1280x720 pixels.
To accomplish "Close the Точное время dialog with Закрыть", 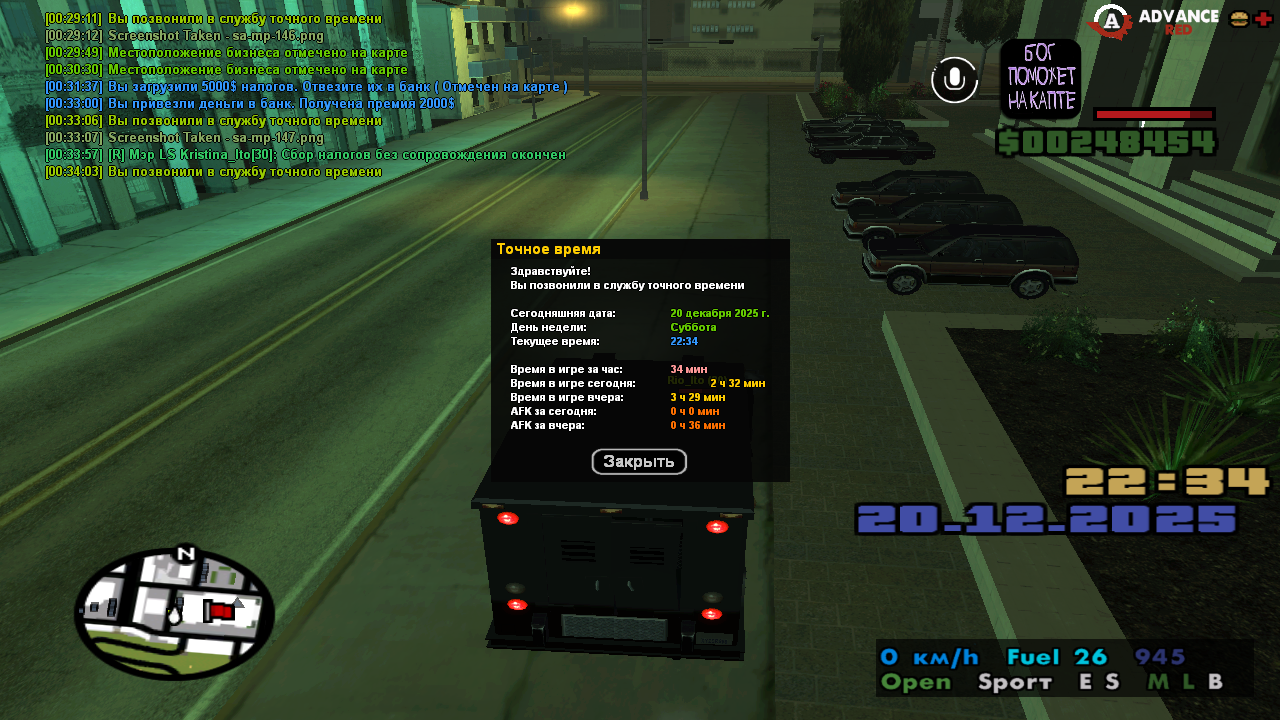I will [x=639, y=462].
